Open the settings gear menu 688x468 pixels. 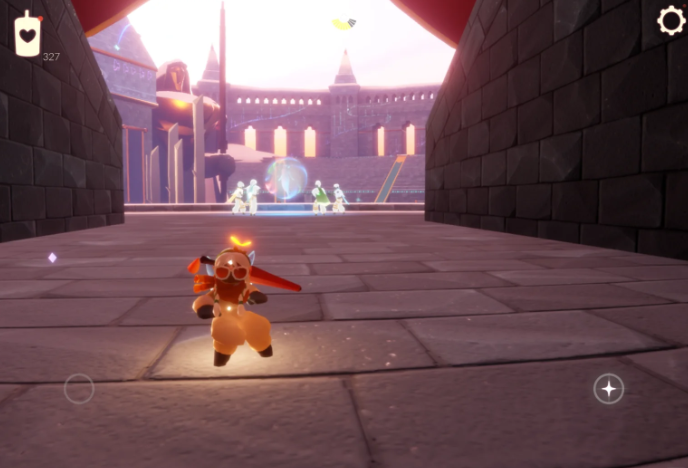pos(670,21)
